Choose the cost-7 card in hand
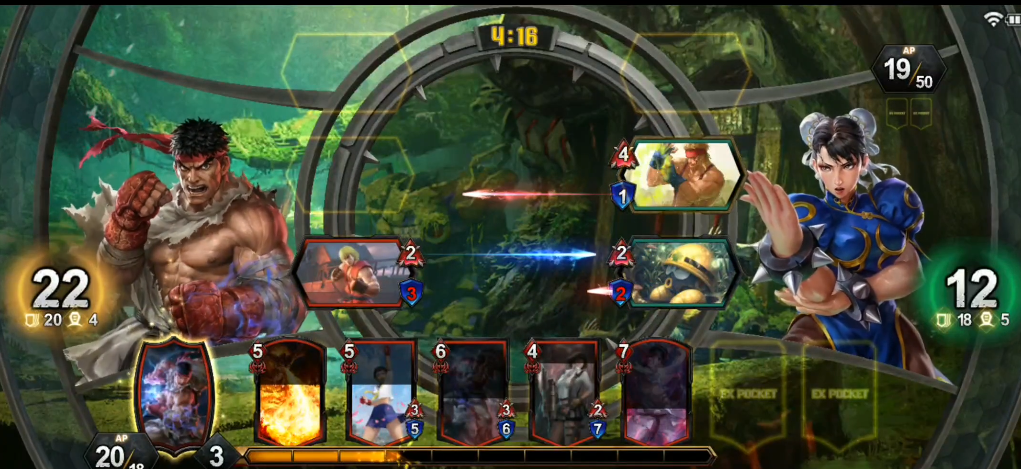This screenshot has height=469, width=1021. point(656,394)
